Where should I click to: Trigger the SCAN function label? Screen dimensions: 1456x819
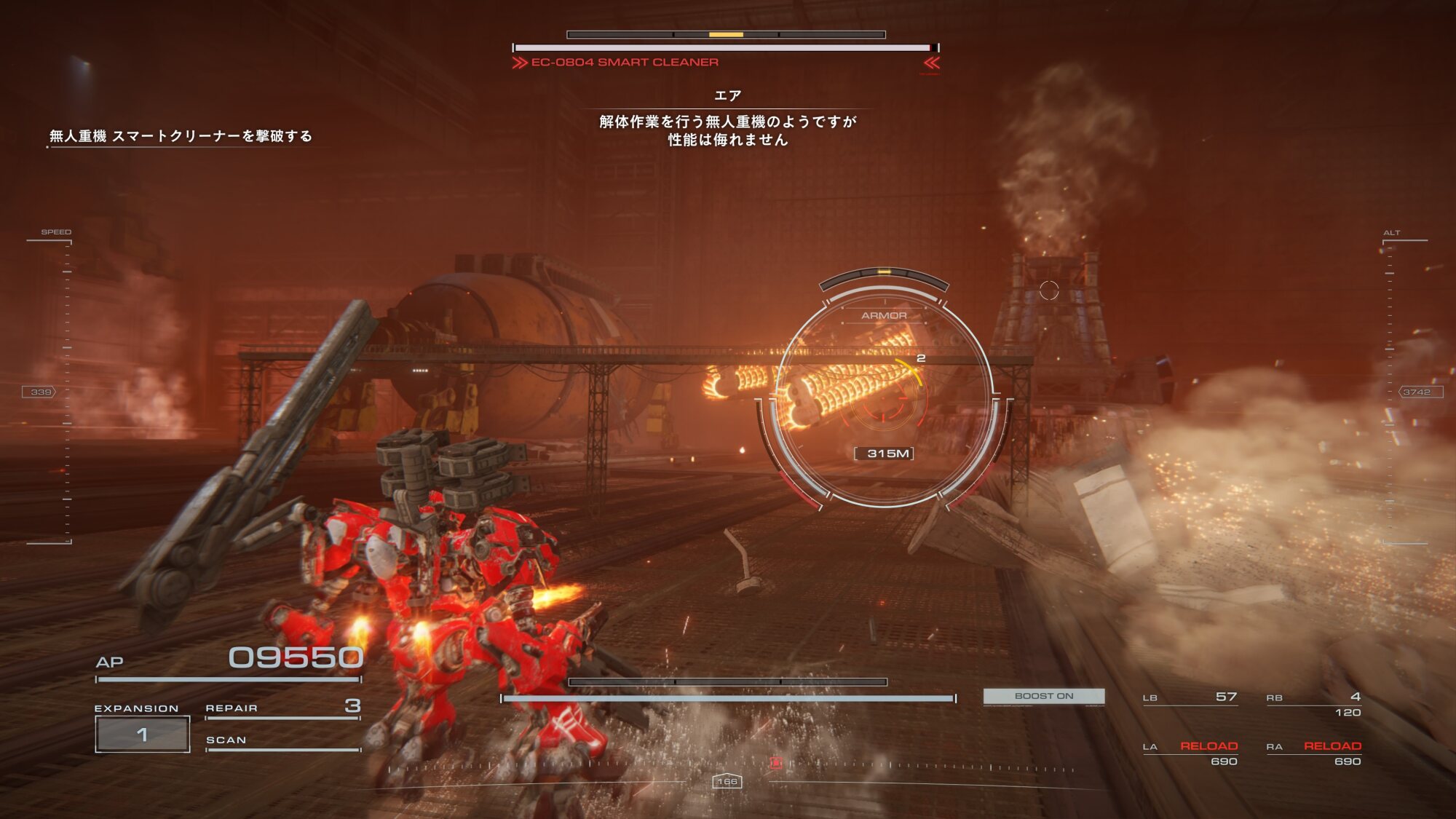226,740
